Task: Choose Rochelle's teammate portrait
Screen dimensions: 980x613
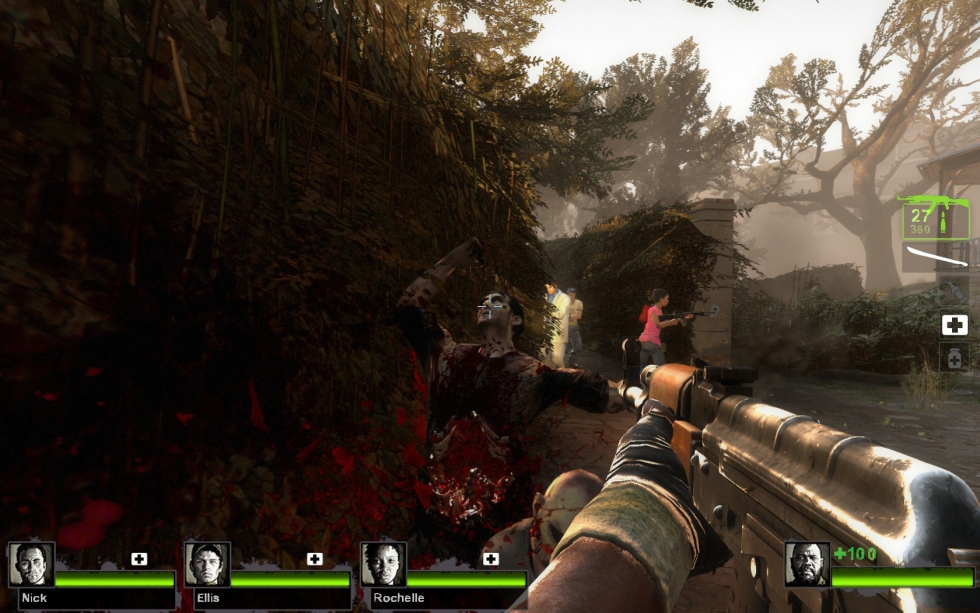Action: [x=383, y=565]
